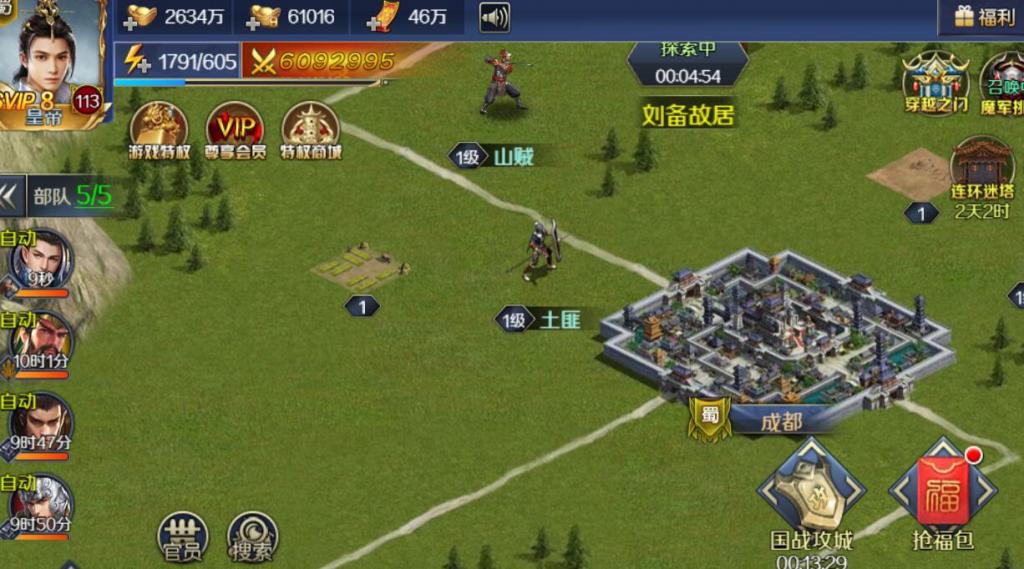This screenshot has width=1024, height=569.
Task: Refill stamina lightning 1791/605
Action: 135,61
